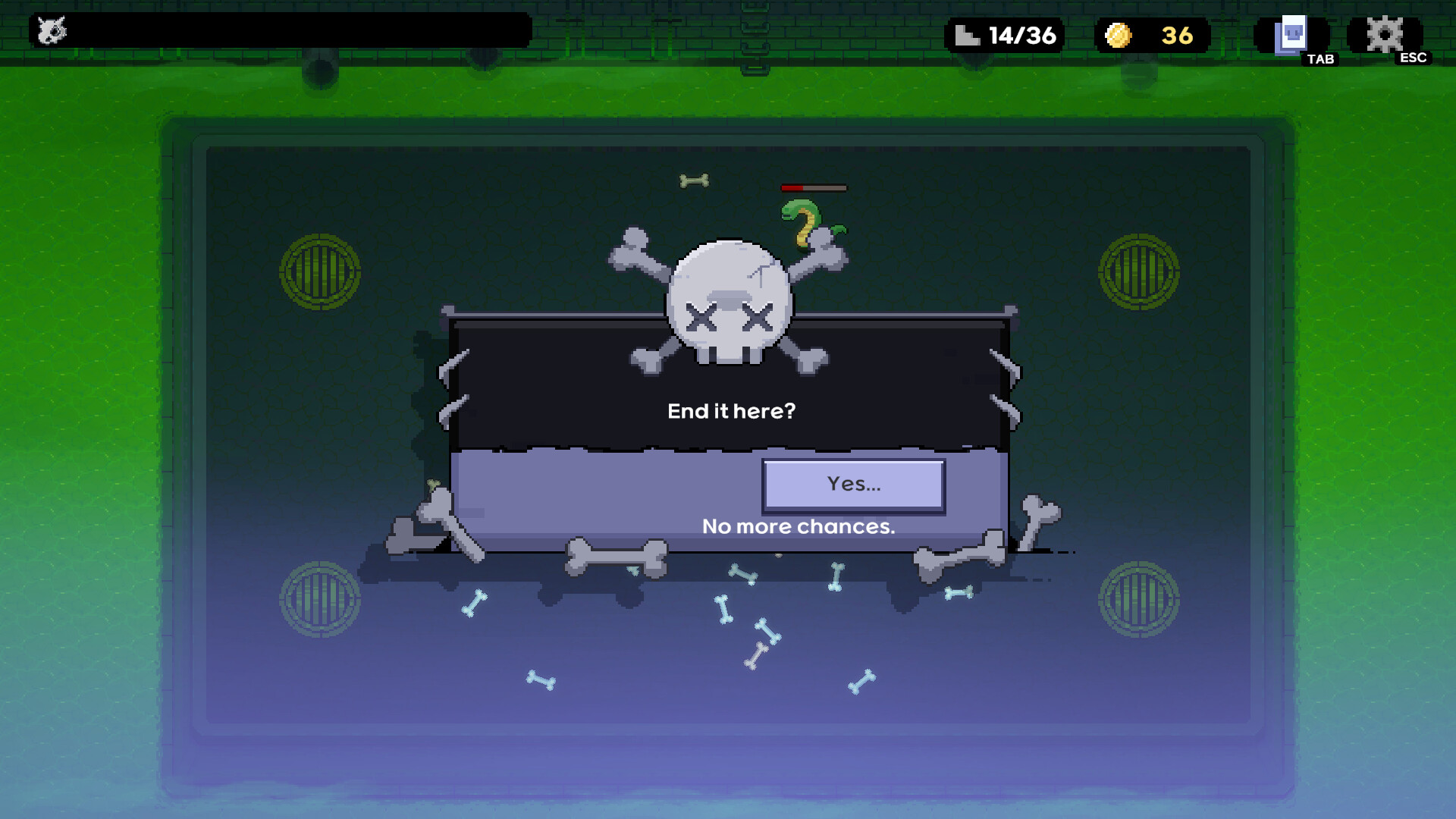Click the gold coin currency icon
Image resolution: width=1456 pixels, height=819 pixels.
coord(1120,35)
